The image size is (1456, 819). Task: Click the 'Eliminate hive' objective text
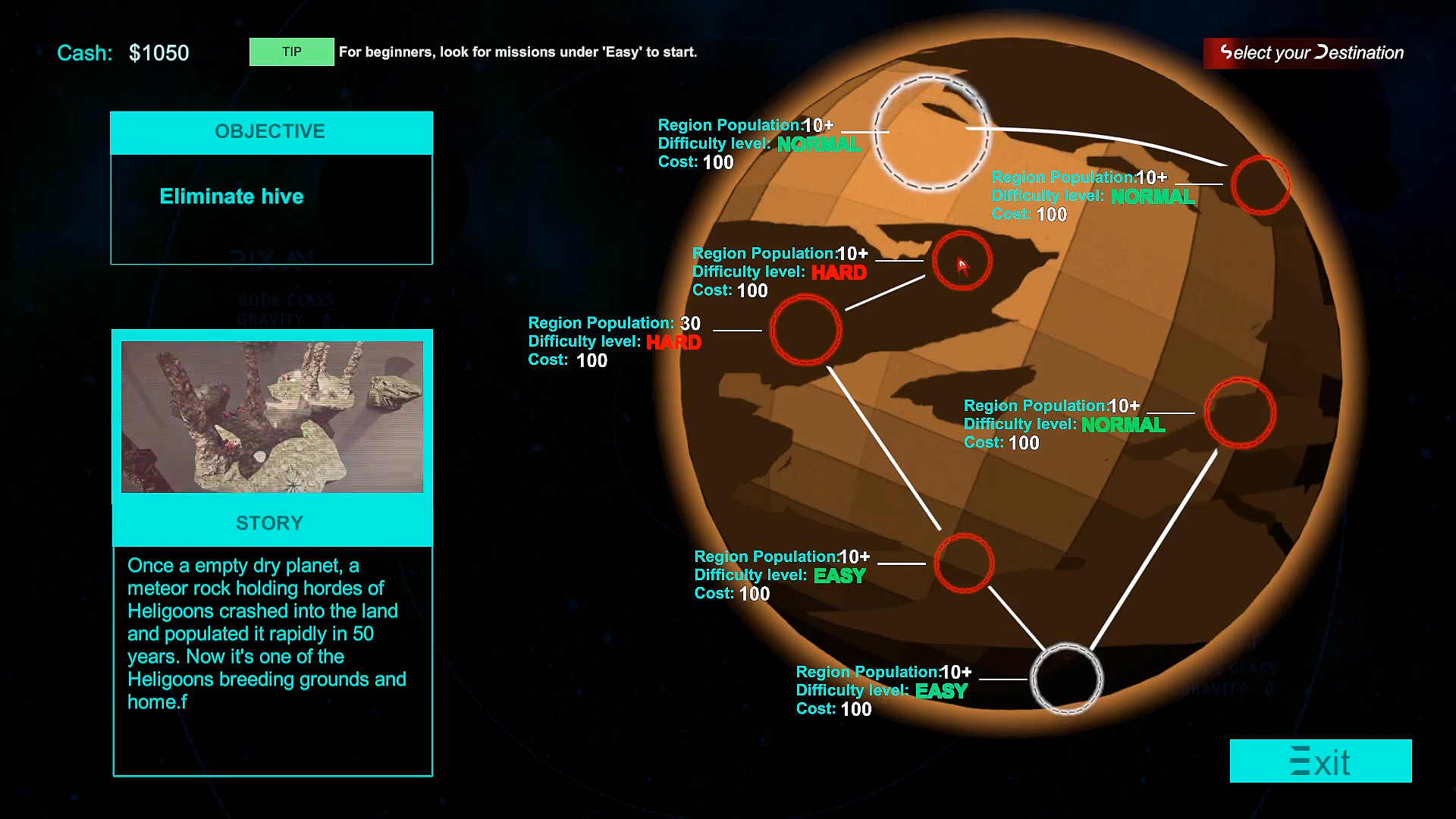(x=231, y=196)
